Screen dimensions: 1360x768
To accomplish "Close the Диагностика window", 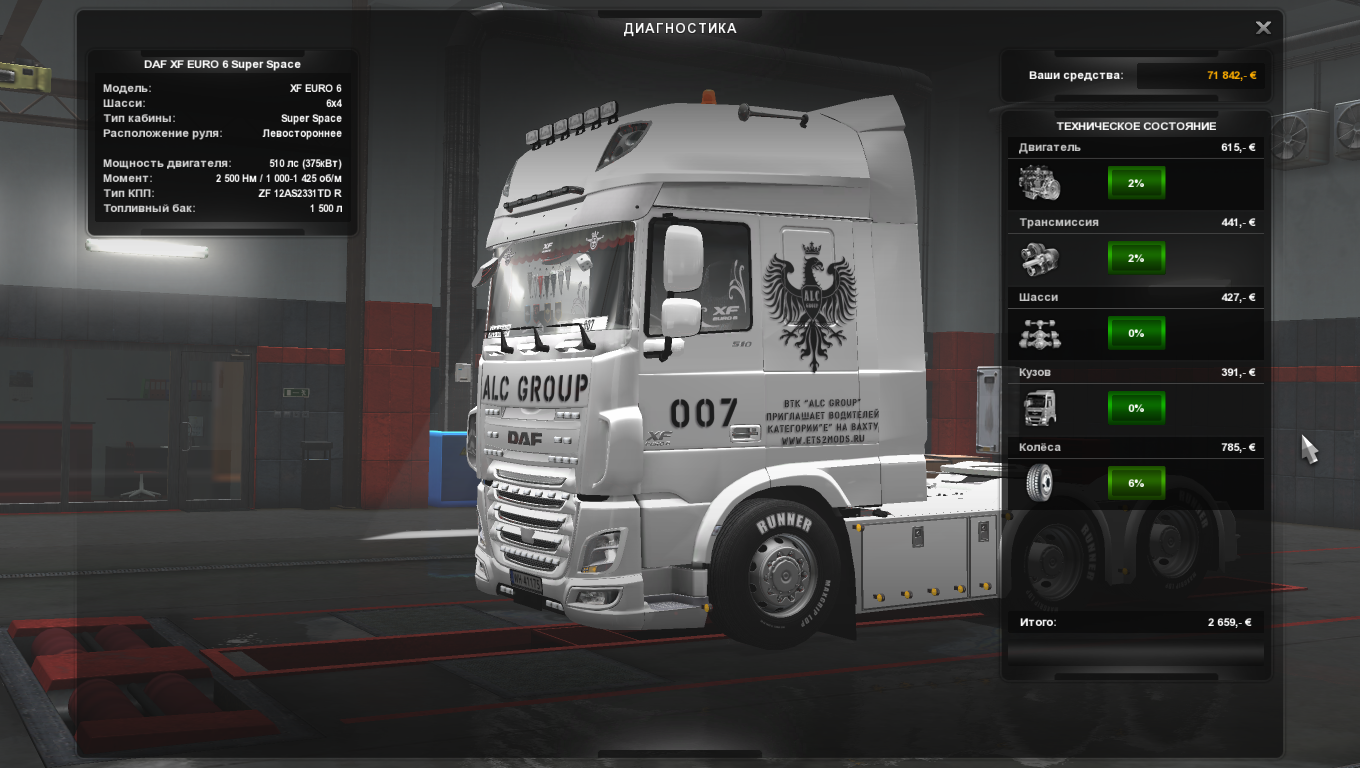I will (1263, 28).
